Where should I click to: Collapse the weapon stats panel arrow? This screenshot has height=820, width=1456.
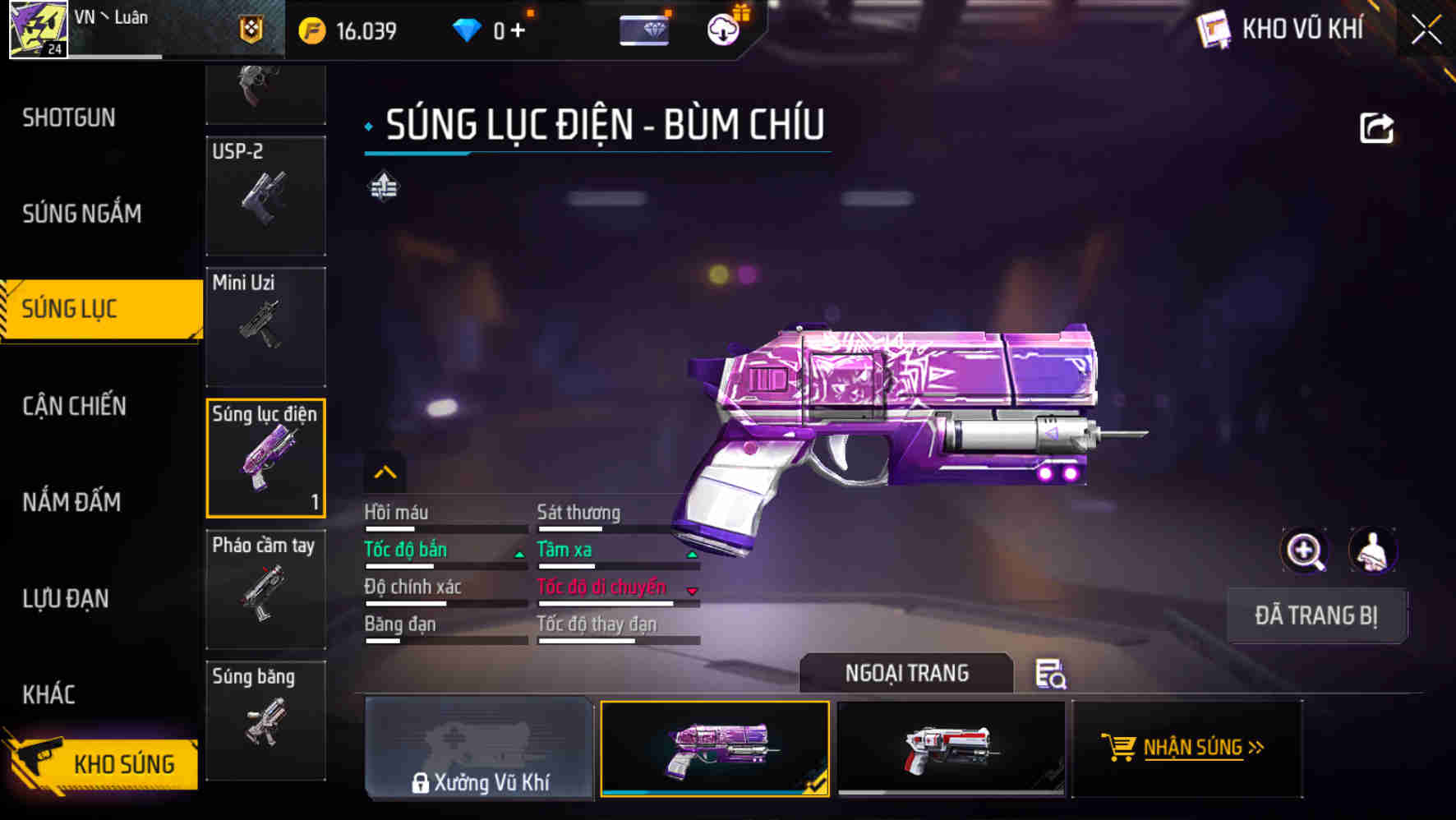pyautogui.click(x=385, y=472)
